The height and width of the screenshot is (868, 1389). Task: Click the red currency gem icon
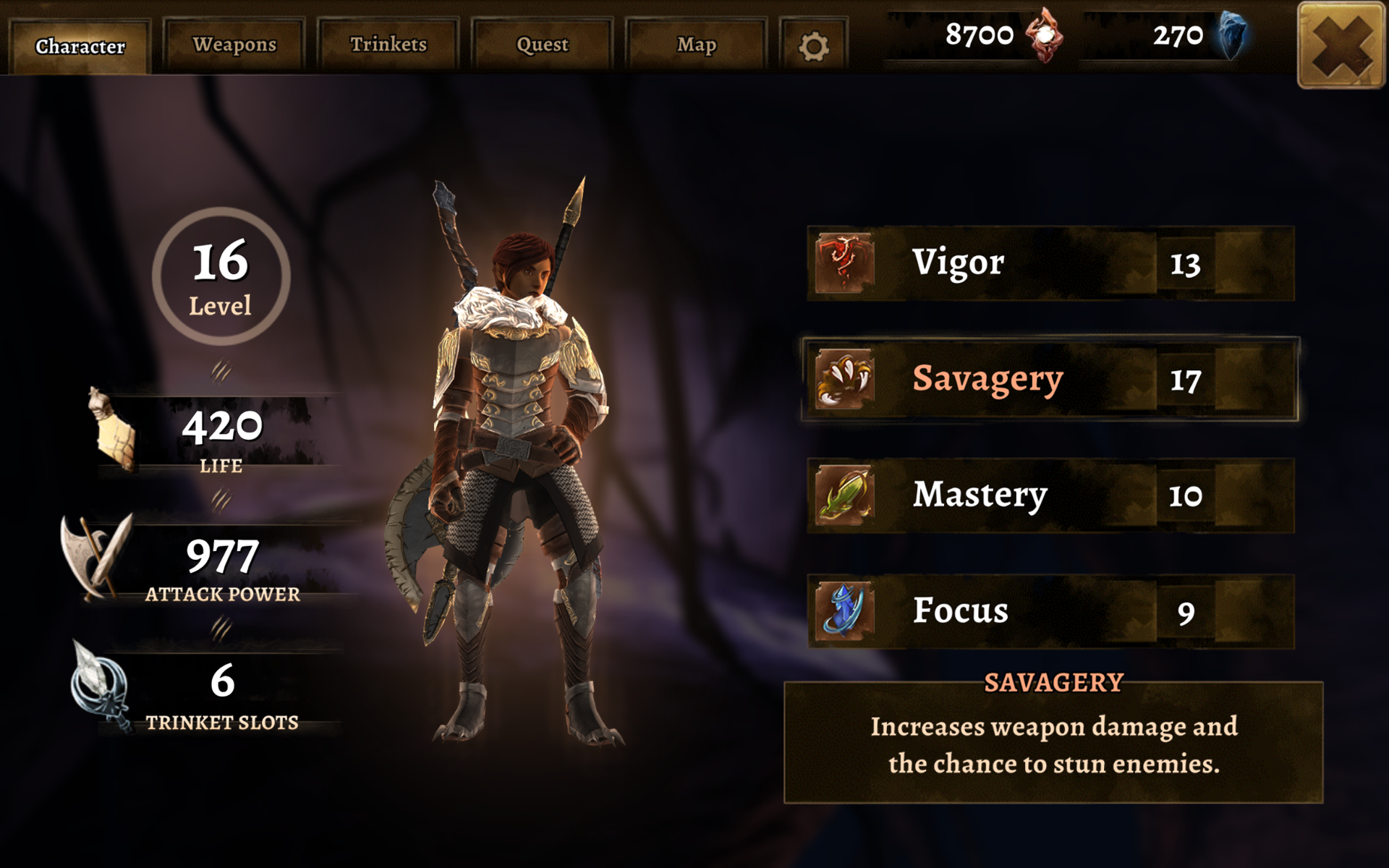coord(1044,36)
